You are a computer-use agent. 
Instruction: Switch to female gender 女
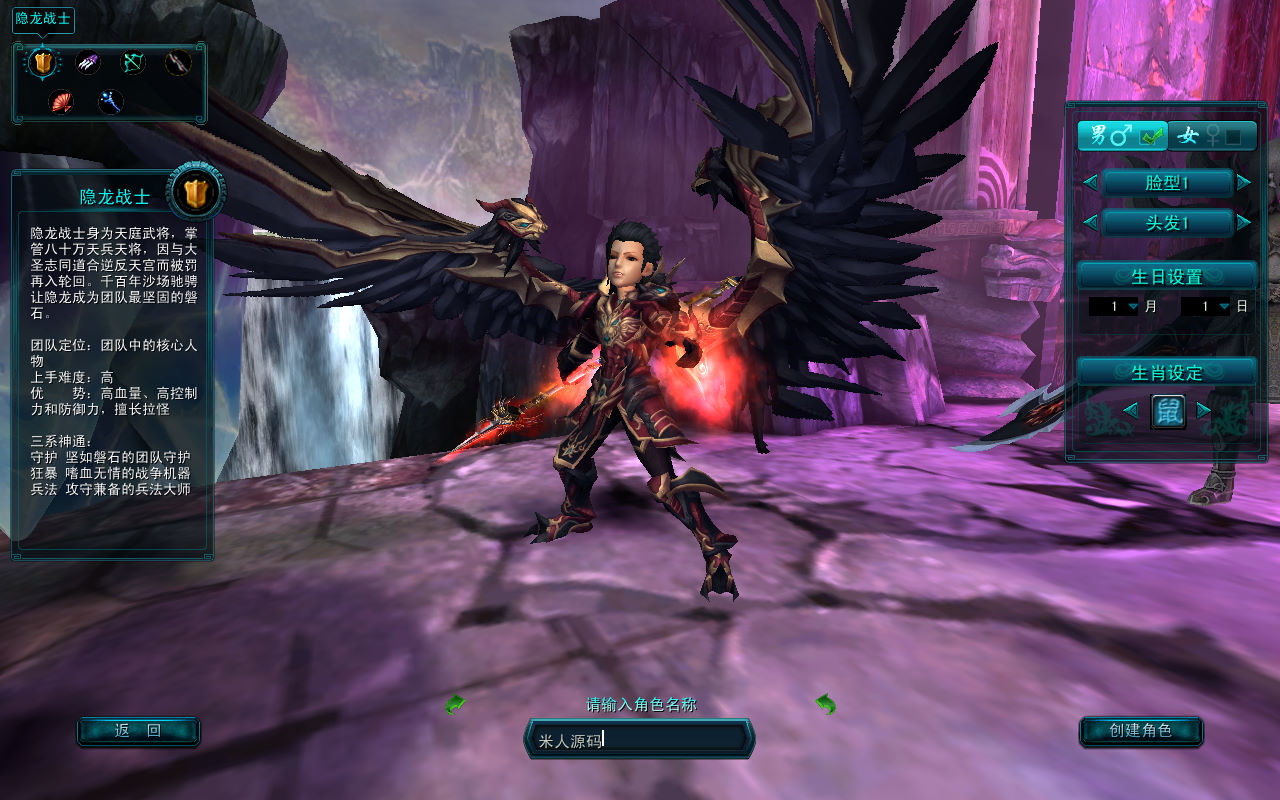tap(1212, 135)
